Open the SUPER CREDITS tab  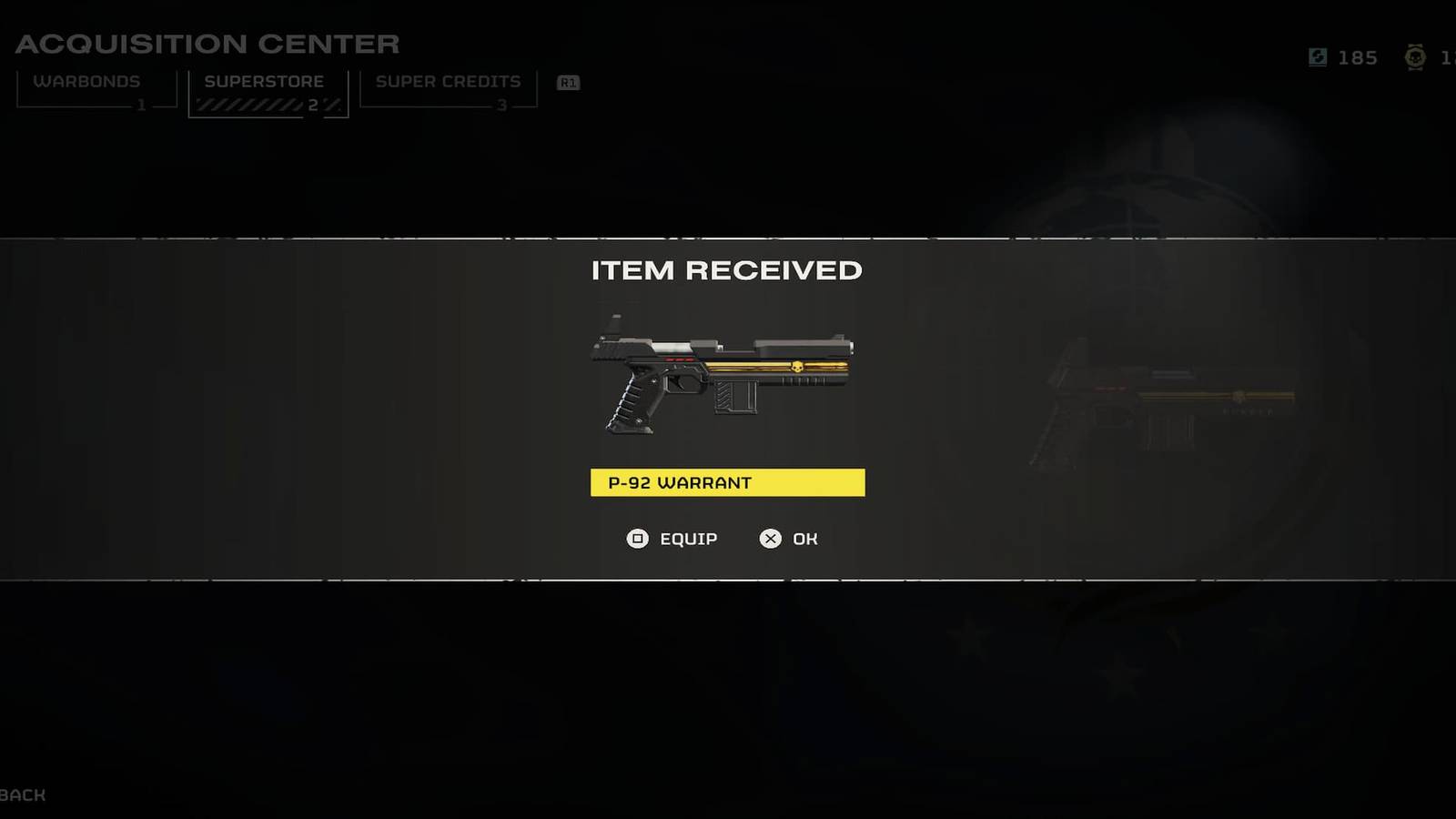click(x=447, y=81)
